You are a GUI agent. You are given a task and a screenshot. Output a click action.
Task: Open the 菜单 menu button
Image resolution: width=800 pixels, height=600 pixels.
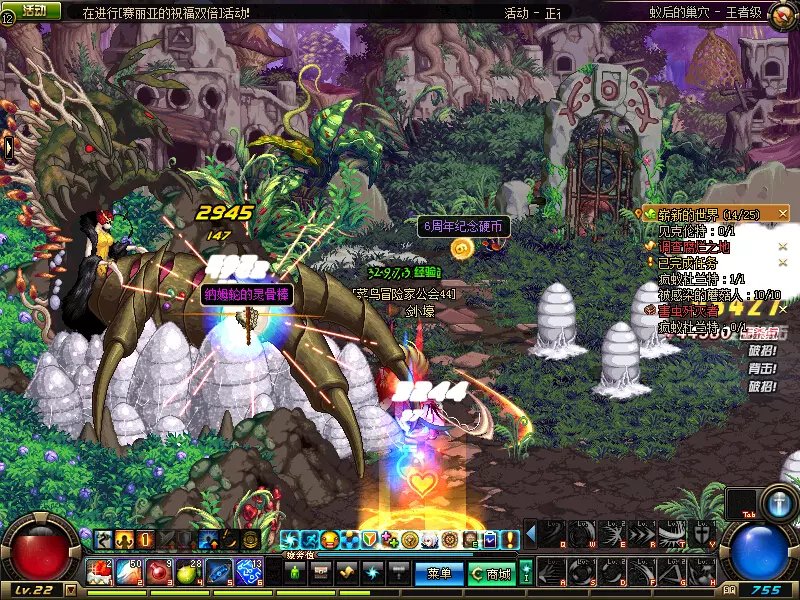(439, 574)
